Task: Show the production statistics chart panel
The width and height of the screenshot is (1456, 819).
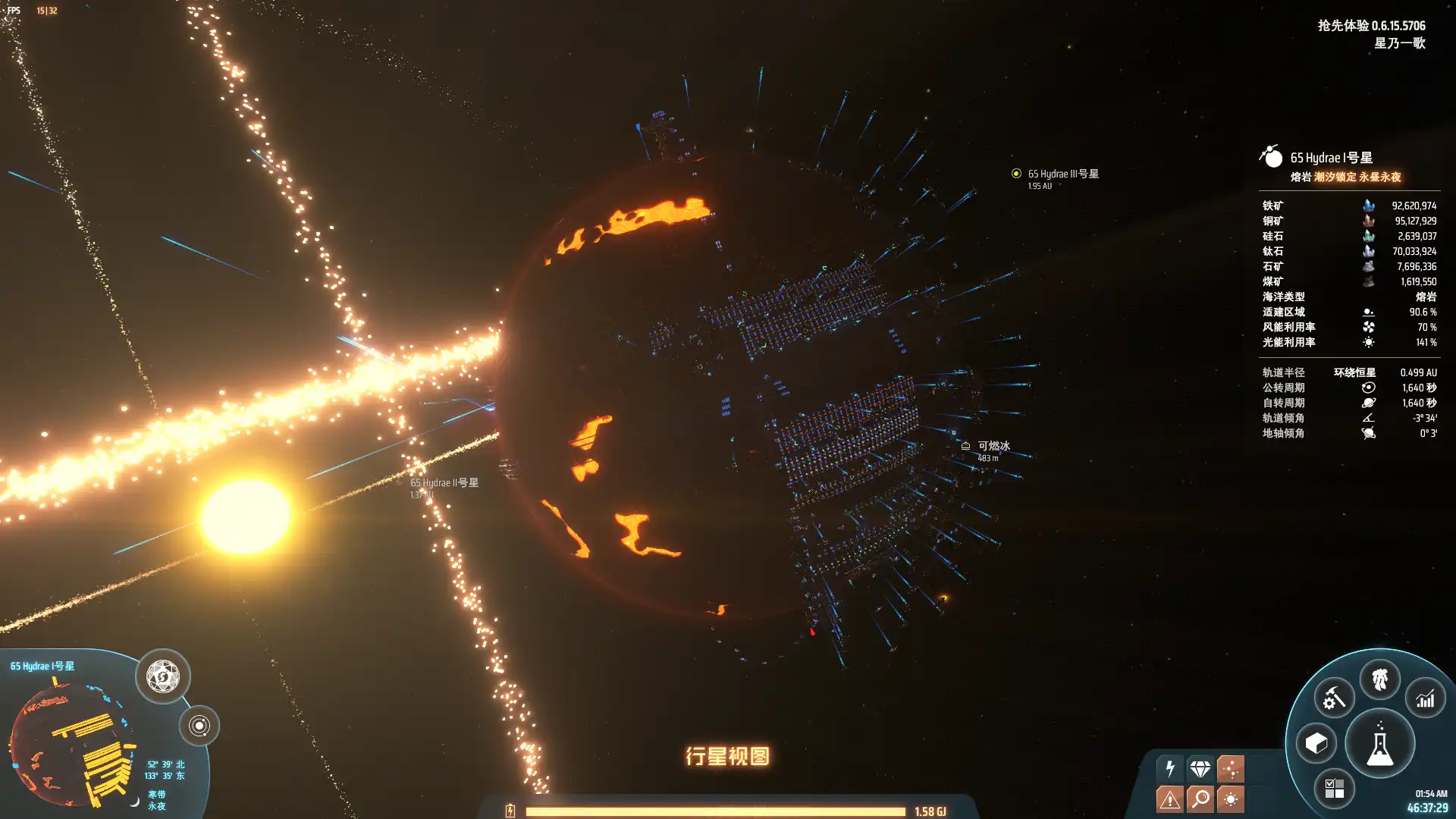Action: pos(1425,698)
